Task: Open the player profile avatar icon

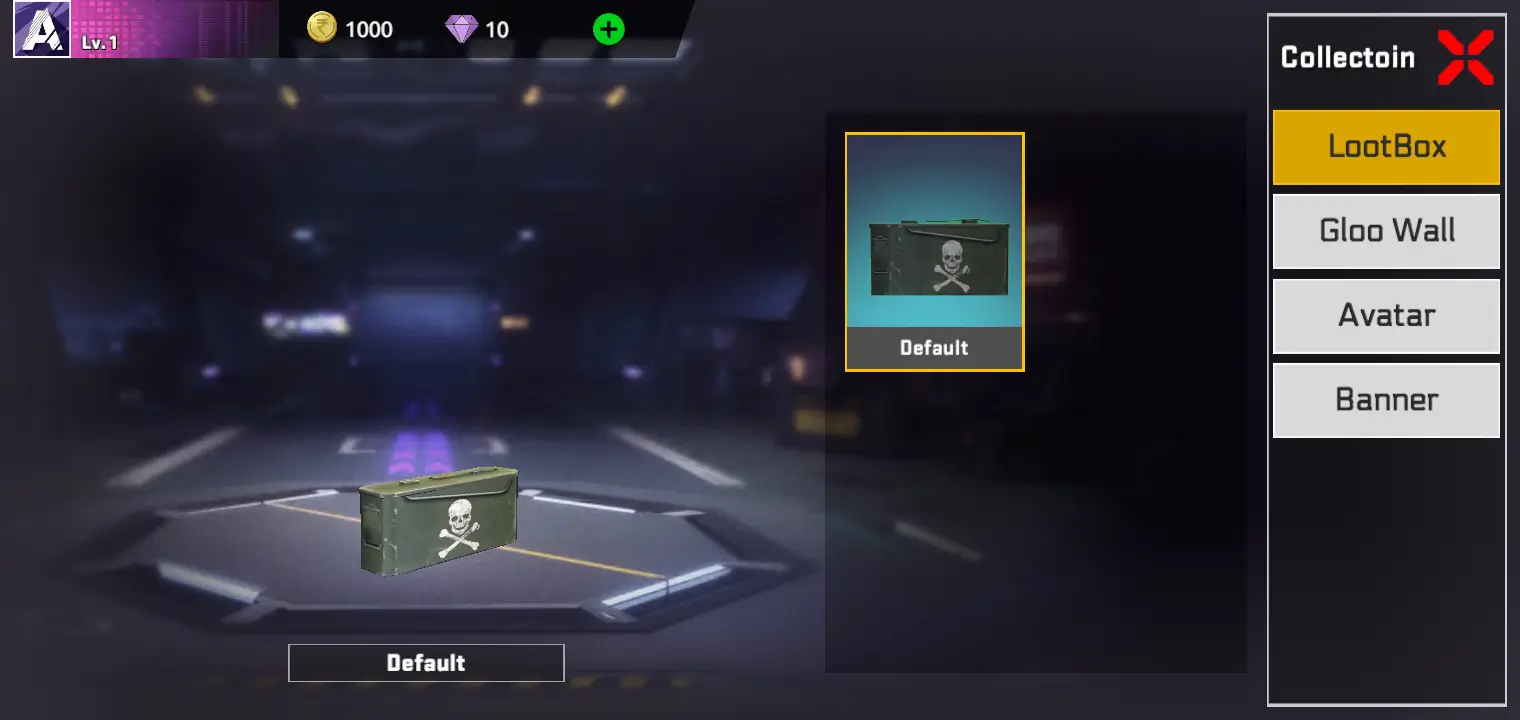Action: pos(41,30)
